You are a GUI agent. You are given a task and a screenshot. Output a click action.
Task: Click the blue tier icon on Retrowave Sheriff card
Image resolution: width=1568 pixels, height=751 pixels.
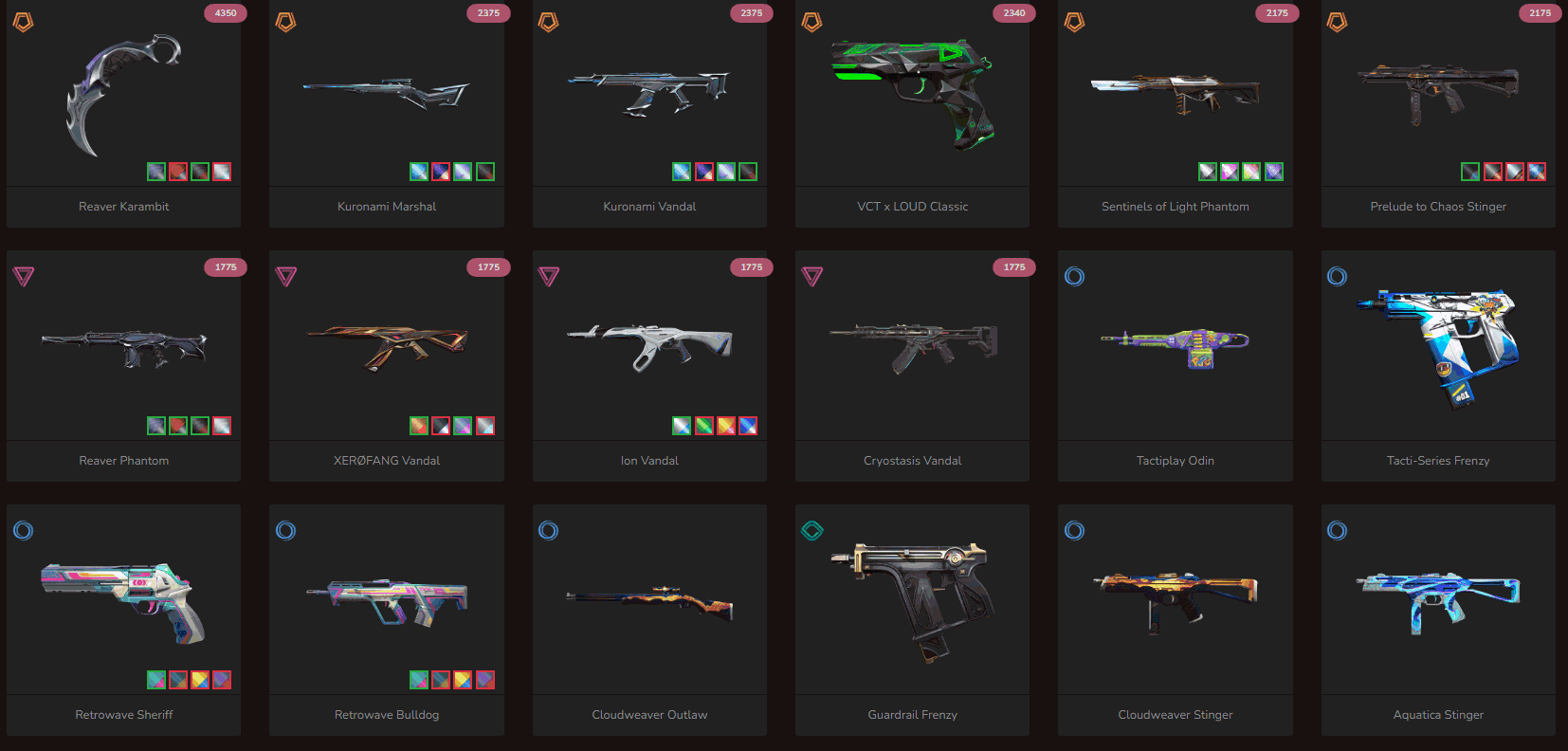24,530
